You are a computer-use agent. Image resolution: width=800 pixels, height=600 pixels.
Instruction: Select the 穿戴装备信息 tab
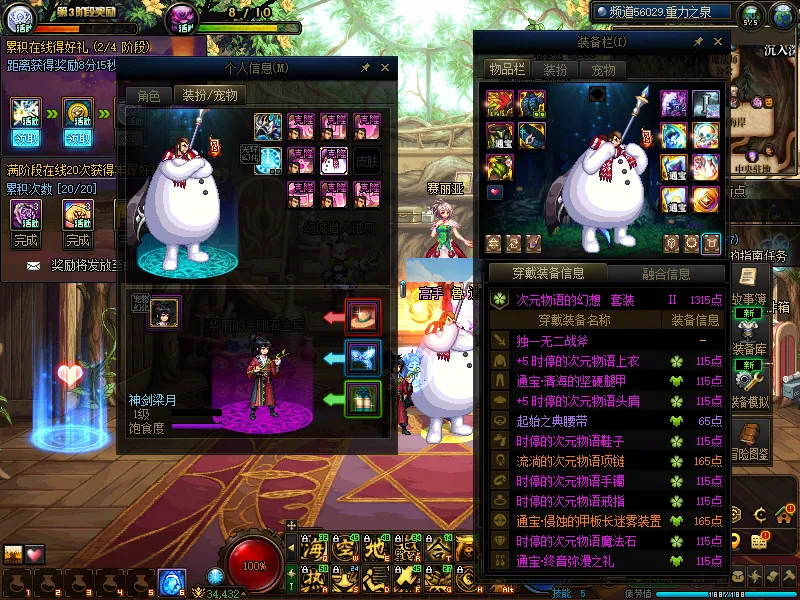click(x=548, y=273)
